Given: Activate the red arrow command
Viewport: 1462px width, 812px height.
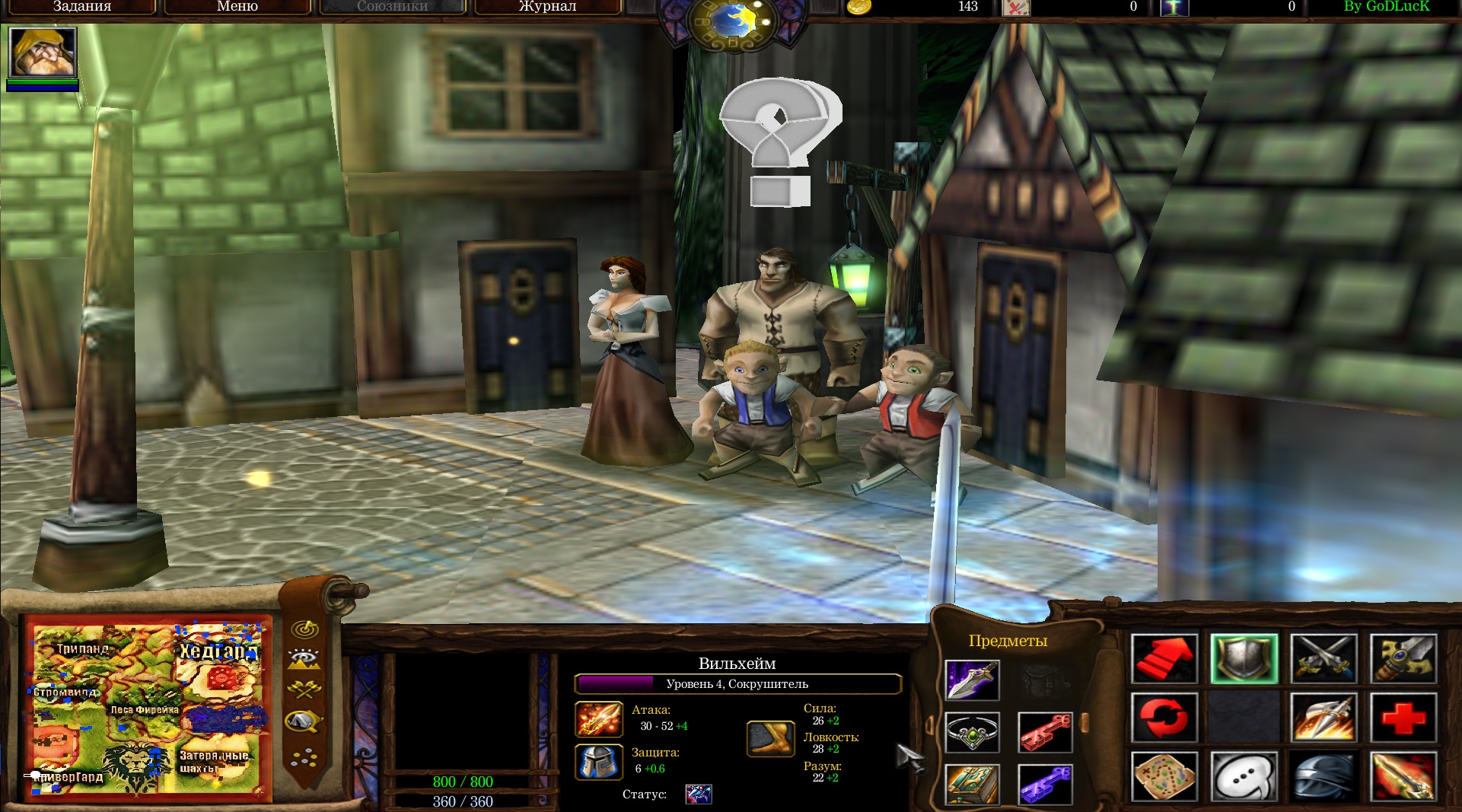Looking at the screenshot, I should click(1164, 658).
